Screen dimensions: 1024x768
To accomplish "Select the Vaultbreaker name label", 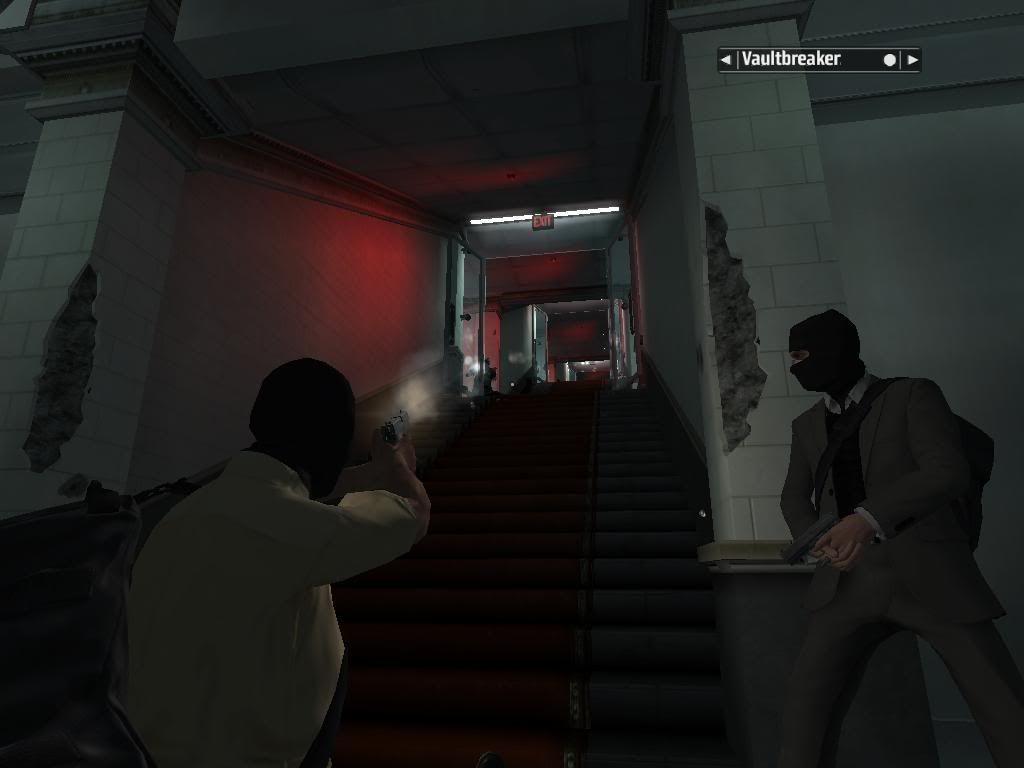I will 791,60.
